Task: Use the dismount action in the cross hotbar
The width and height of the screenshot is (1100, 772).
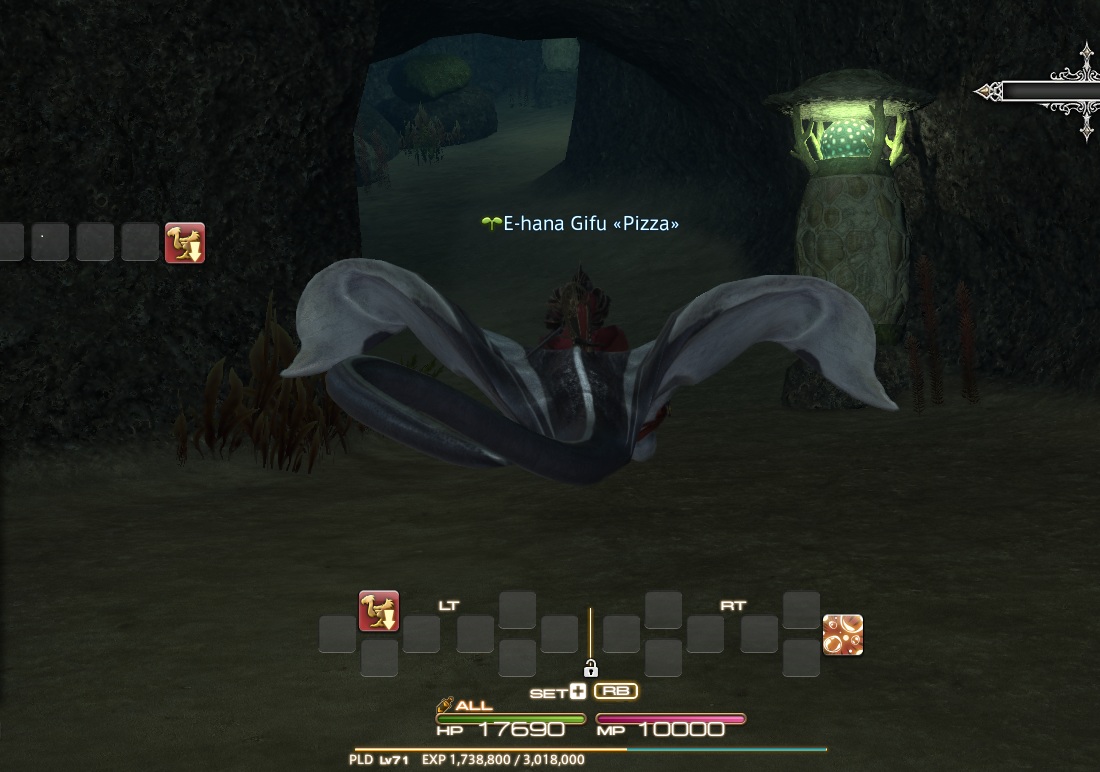Action: [x=379, y=611]
